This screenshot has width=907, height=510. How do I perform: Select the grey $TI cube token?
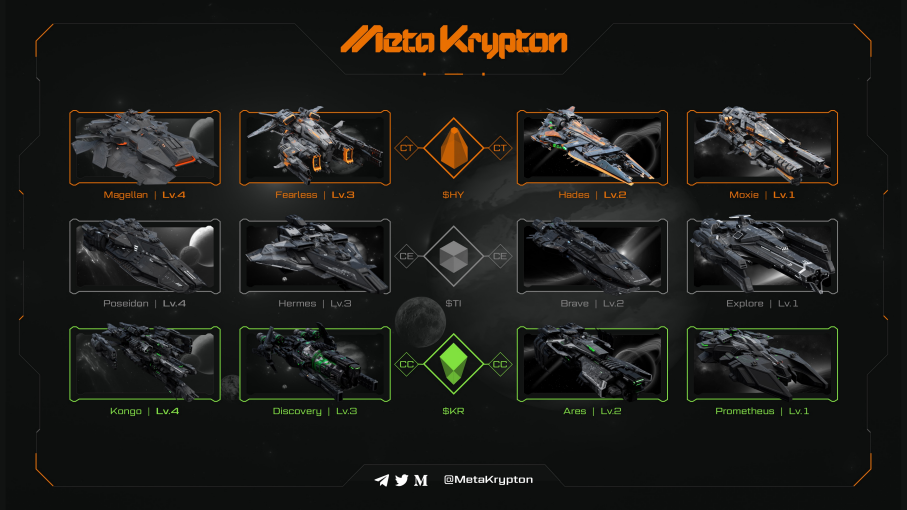coord(454,257)
